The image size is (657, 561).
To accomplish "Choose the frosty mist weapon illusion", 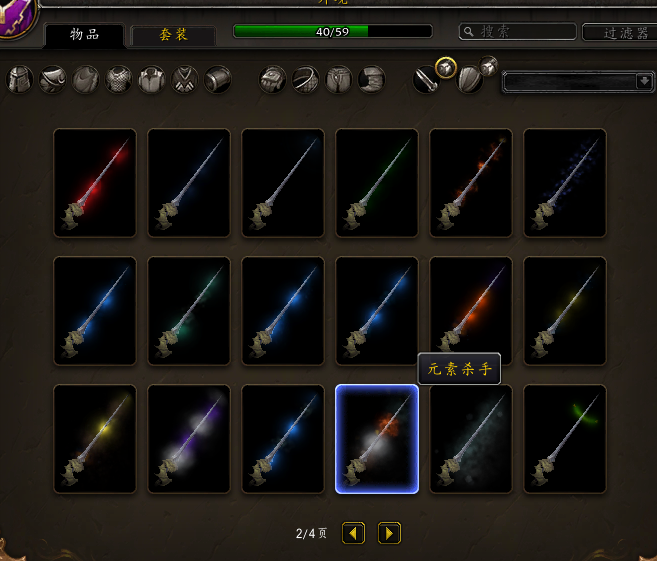I will (x=471, y=439).
